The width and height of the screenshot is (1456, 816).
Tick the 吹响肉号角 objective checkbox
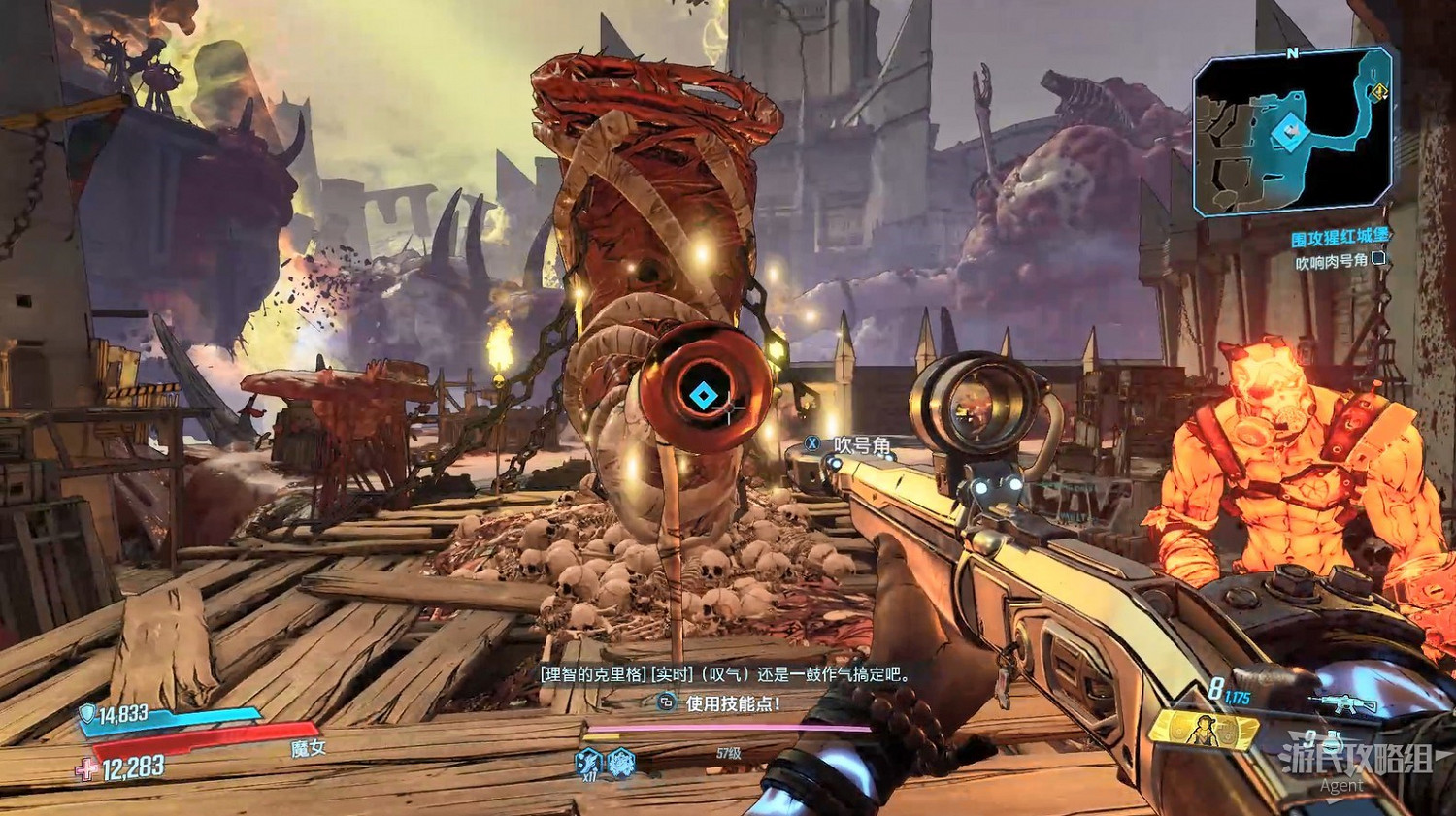click(1378, 259)
